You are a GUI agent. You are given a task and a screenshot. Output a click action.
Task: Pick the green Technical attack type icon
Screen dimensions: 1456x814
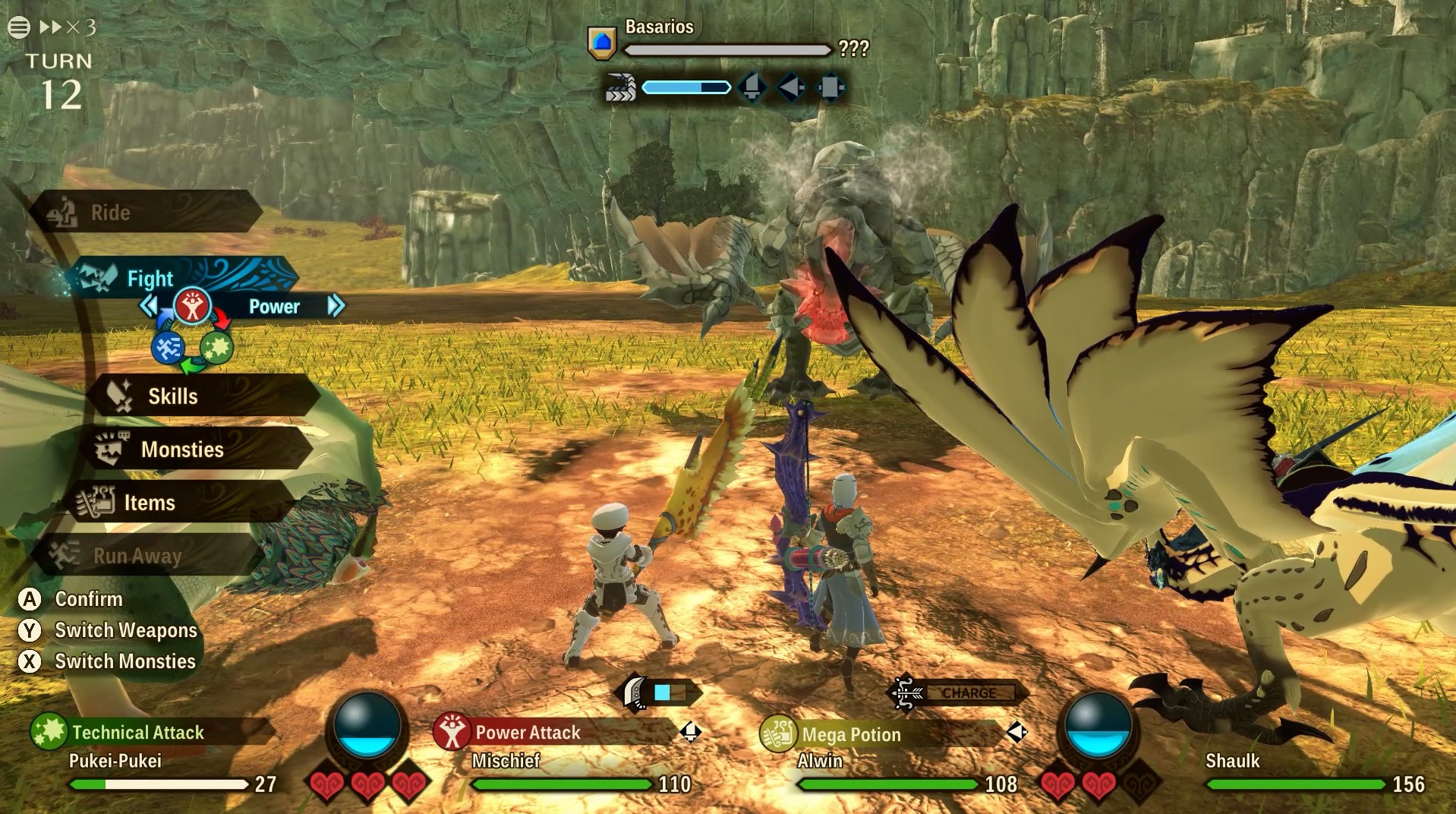(216, 348)
